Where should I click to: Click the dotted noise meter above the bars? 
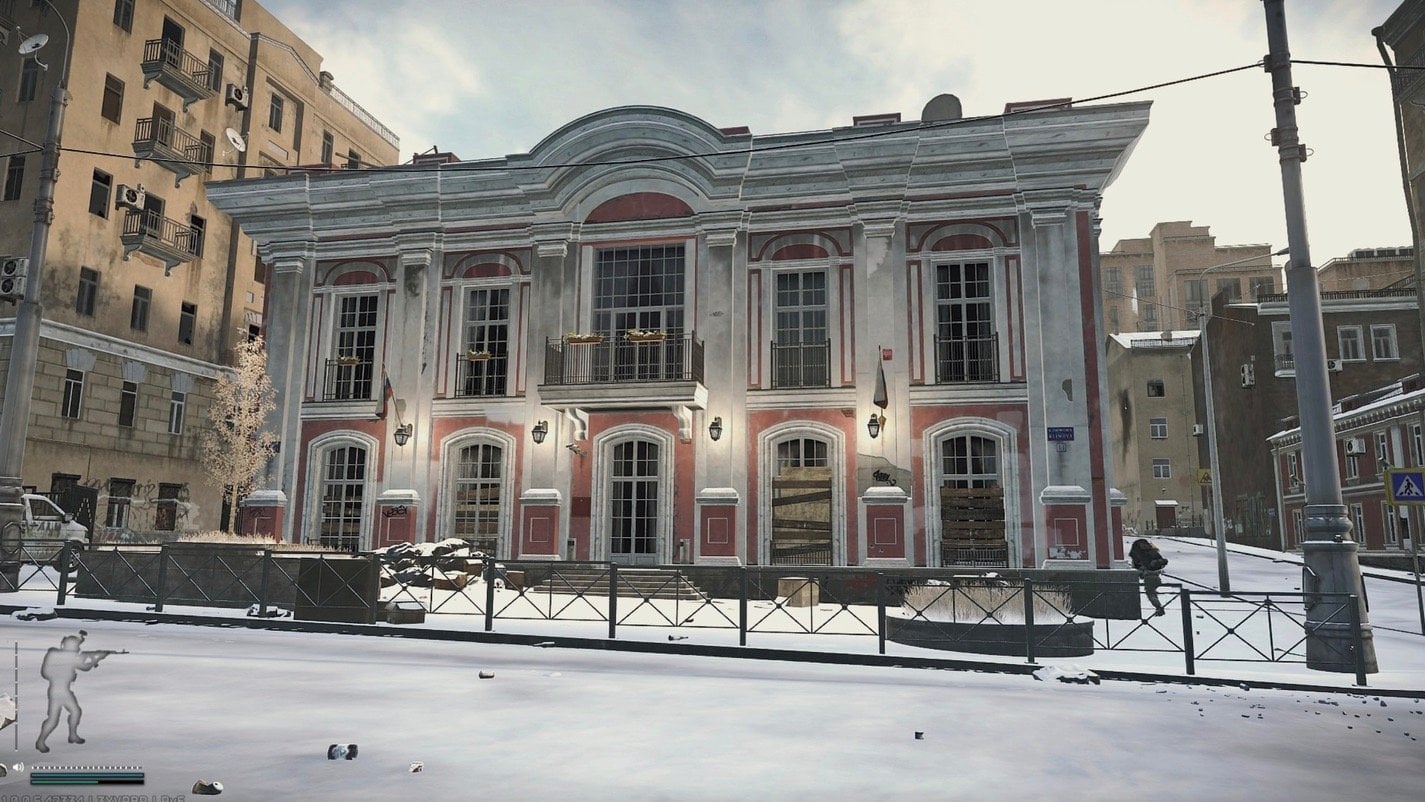86,767
